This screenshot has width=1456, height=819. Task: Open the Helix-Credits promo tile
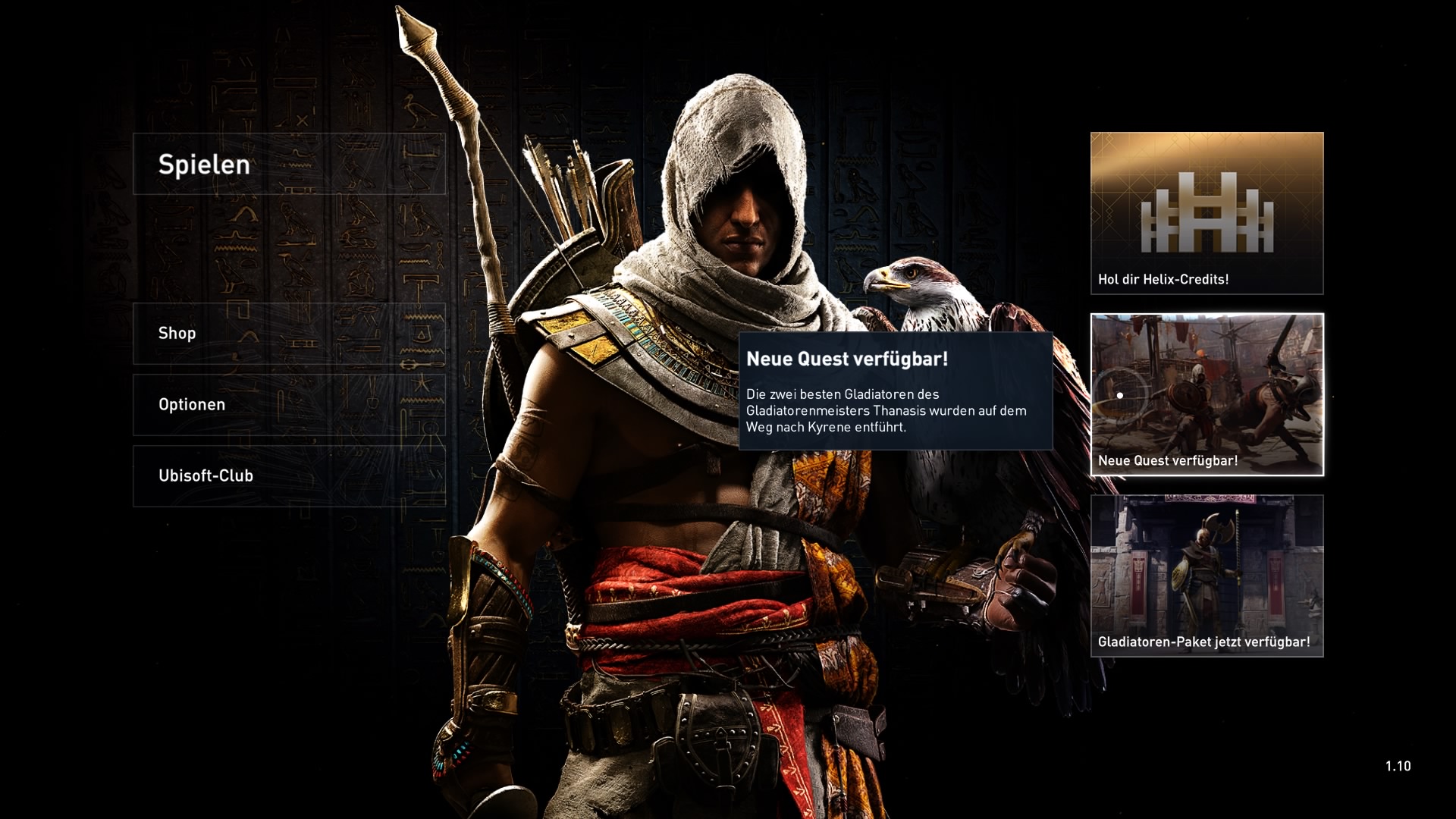(1207, 213)
